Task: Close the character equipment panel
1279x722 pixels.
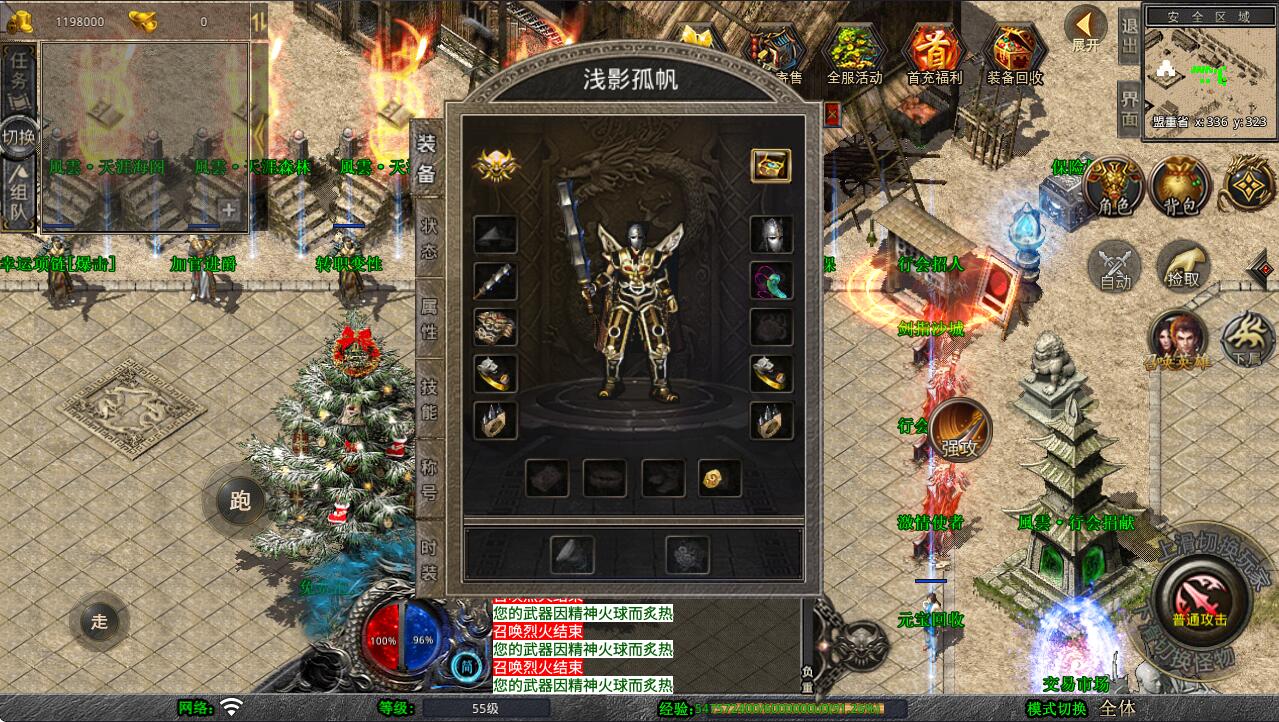Action: click(x=832, y=114)
